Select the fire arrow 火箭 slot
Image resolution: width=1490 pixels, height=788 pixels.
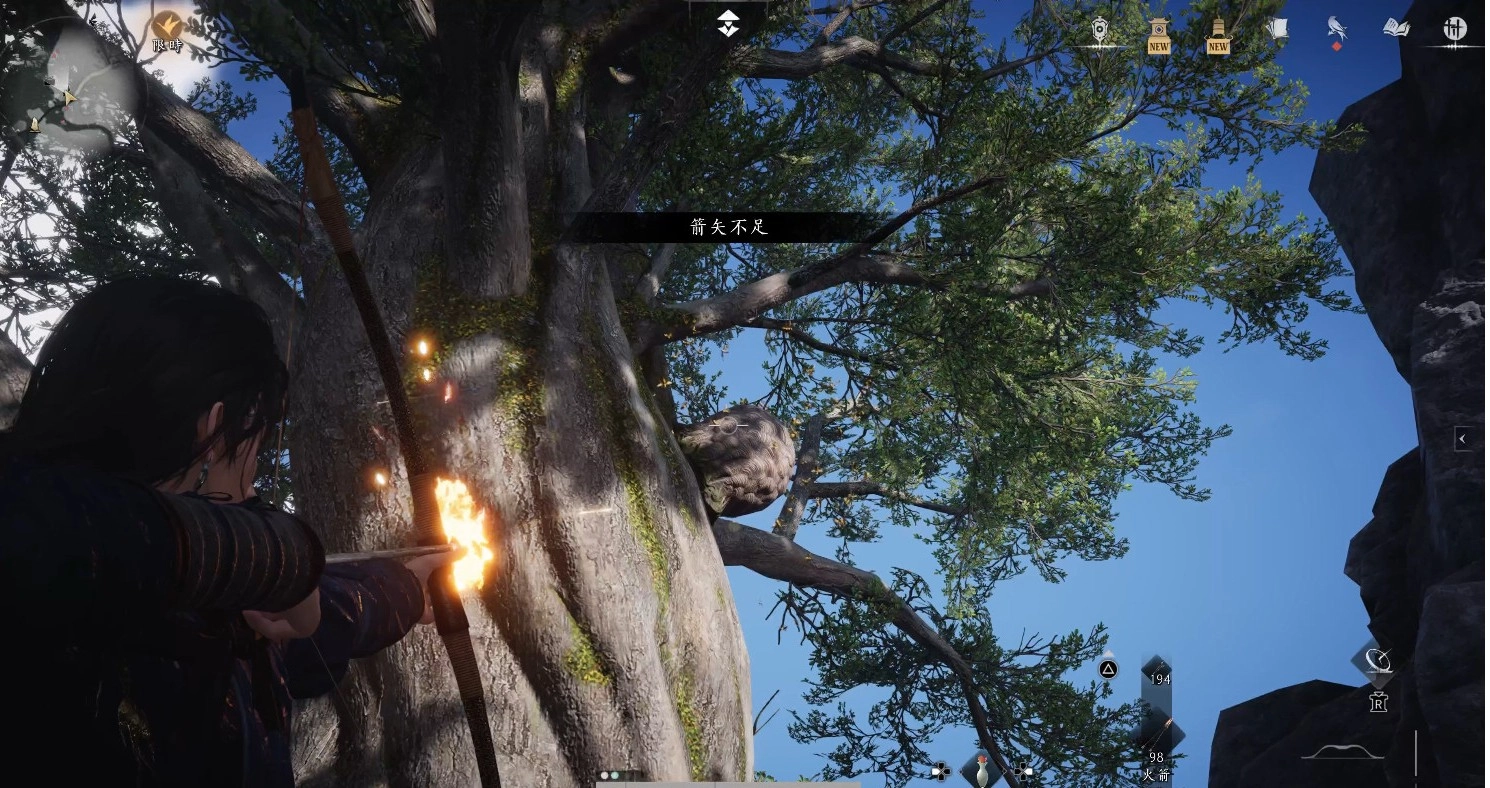pyautogui.click(x=1158, y=746)
